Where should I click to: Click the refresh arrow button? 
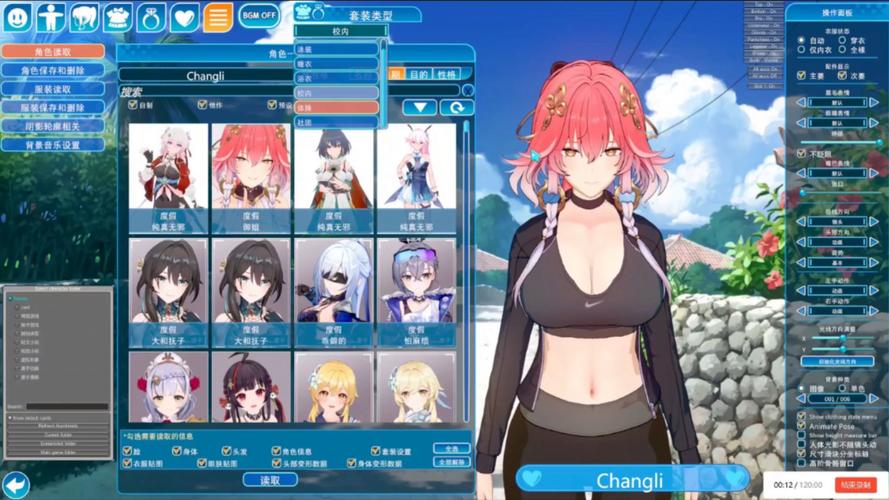456,108
